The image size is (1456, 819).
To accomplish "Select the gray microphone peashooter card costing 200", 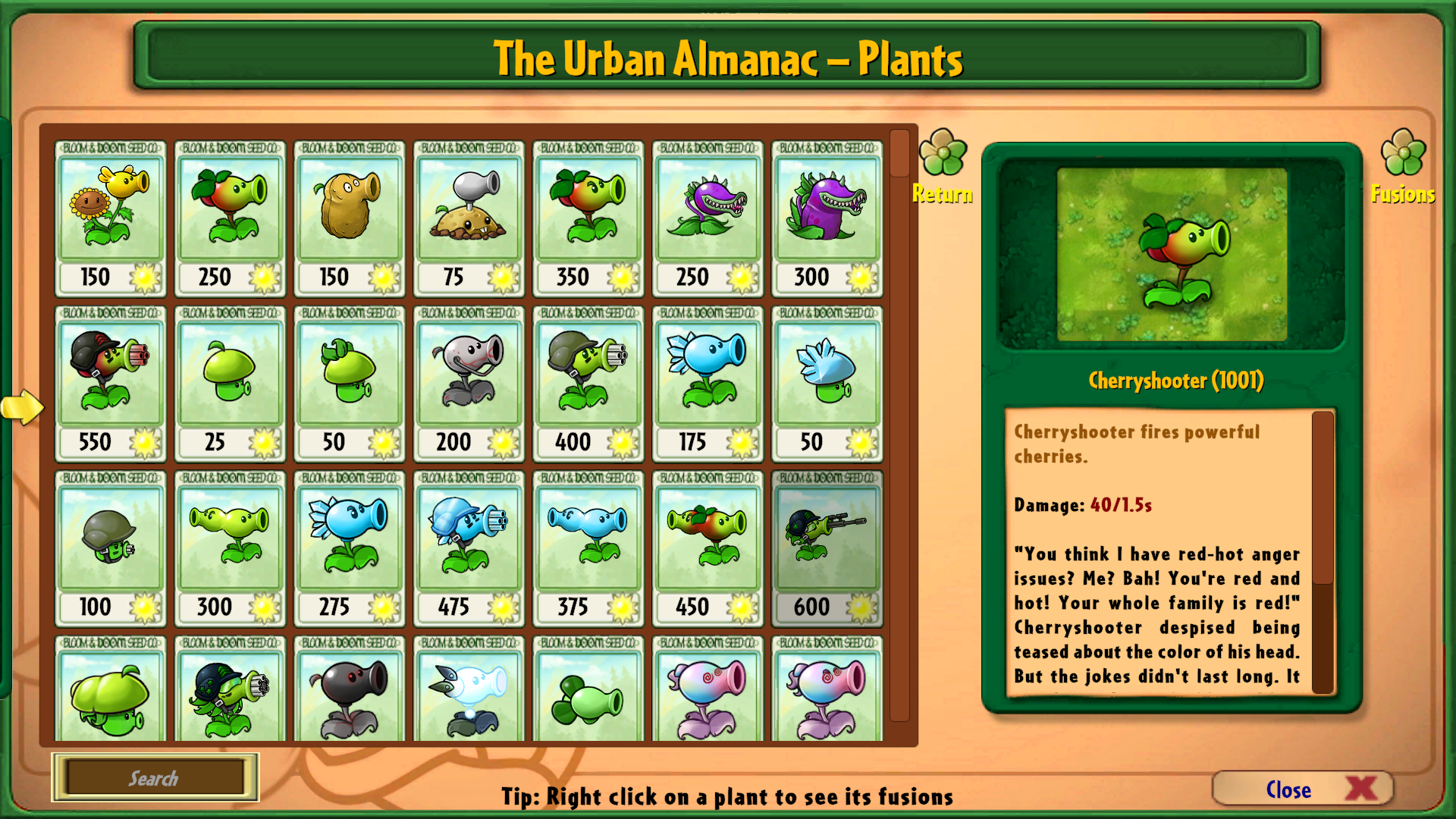I will (469, 384).
